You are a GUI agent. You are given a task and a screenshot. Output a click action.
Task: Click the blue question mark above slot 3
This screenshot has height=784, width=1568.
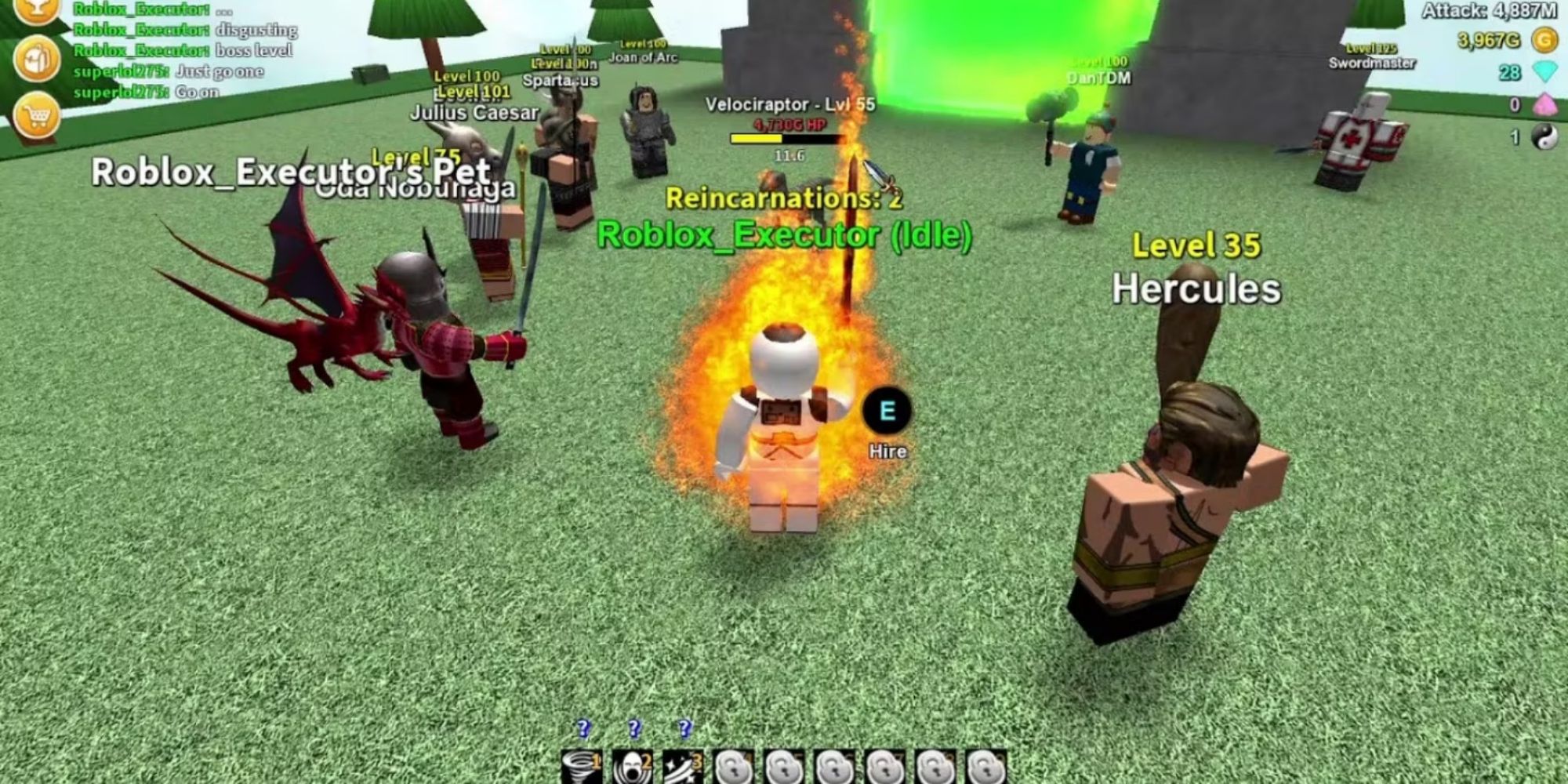point(684,728)
